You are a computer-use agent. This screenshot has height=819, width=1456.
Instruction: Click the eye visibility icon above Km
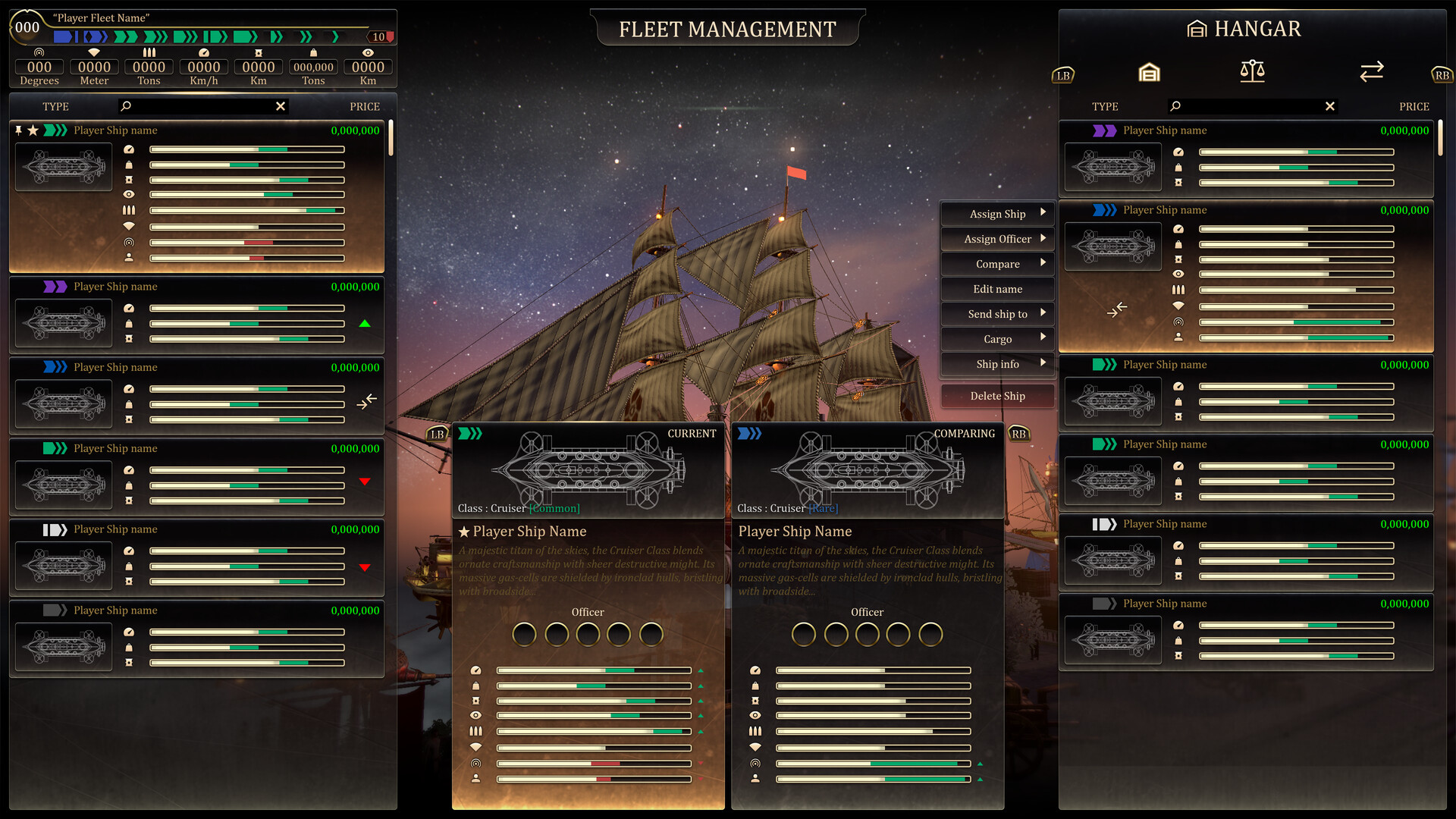pyautogui.click(x=368, y=53)
